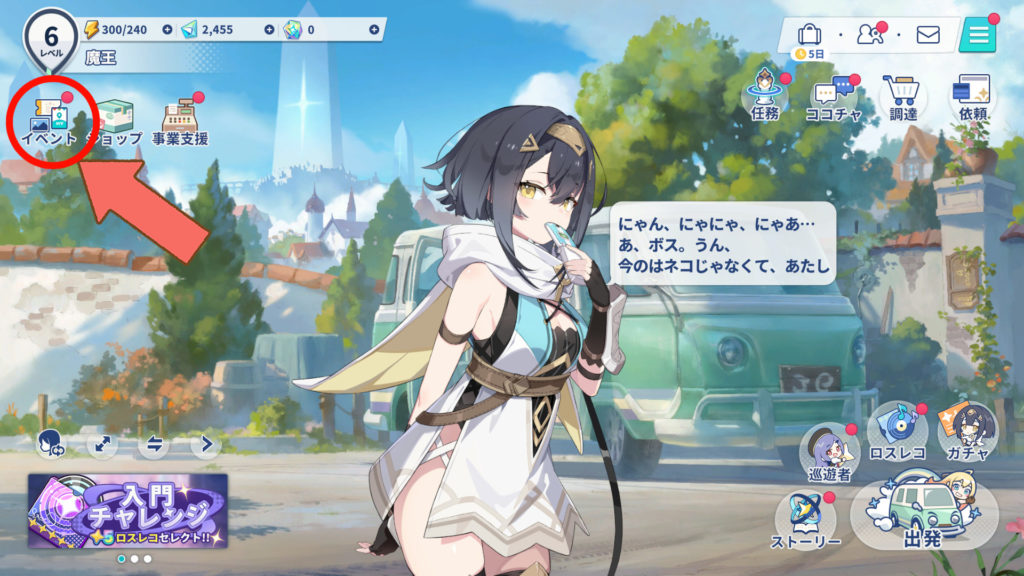Open the 入門チャレンジ banner
Image resolution: width=1024 pixels, height=576 pixels.
click(128, 510)
